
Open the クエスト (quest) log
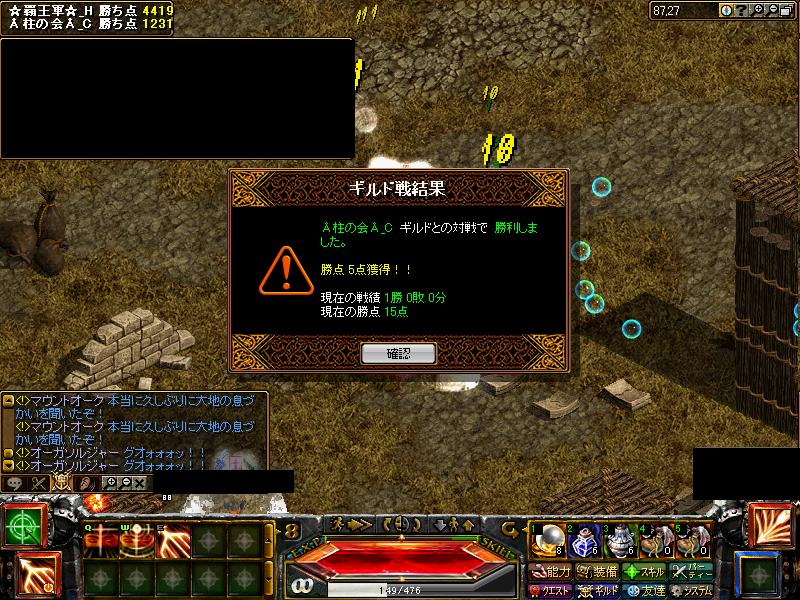pos(550,591)
